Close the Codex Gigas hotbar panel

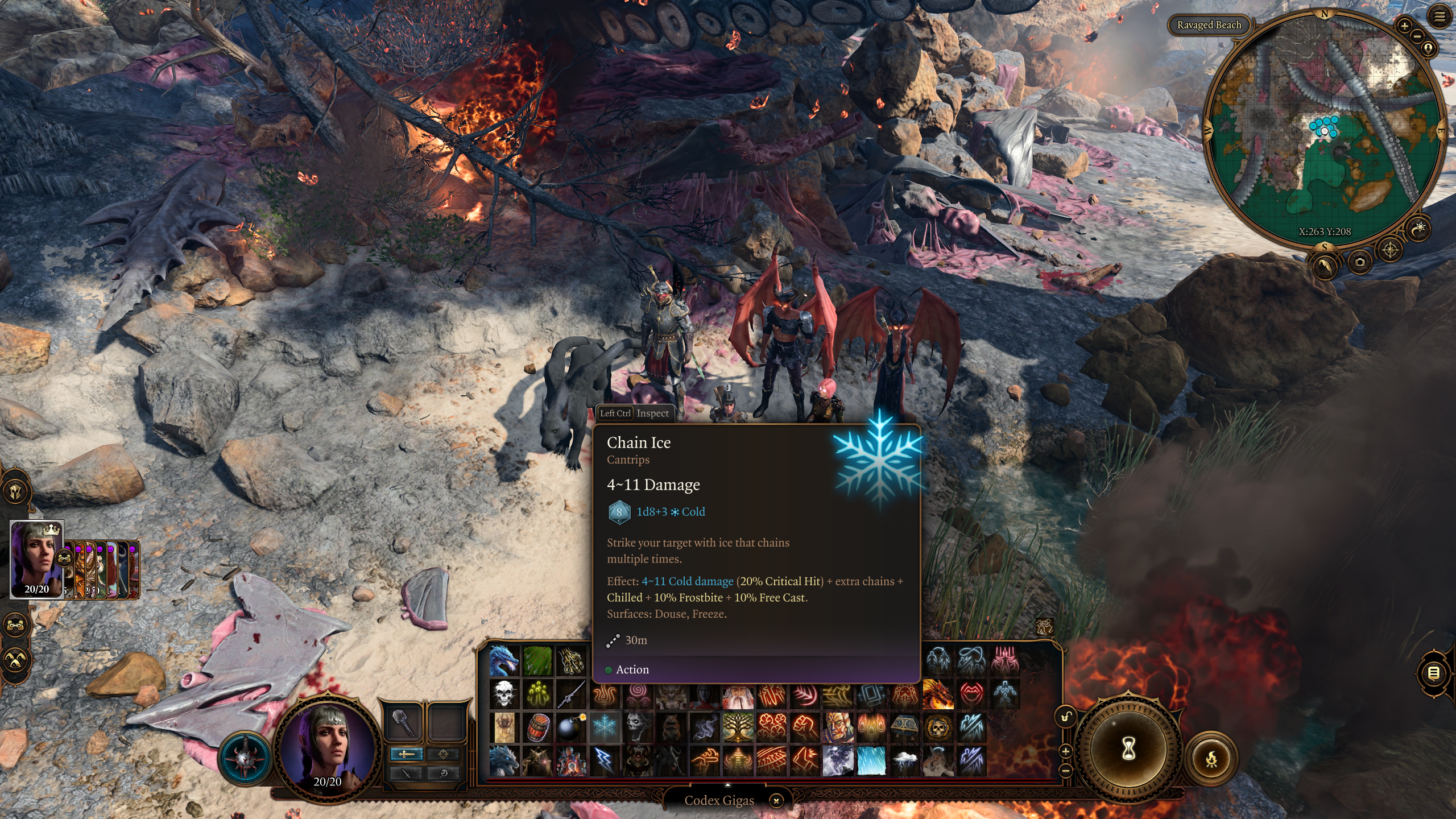[x=776, y=801]
